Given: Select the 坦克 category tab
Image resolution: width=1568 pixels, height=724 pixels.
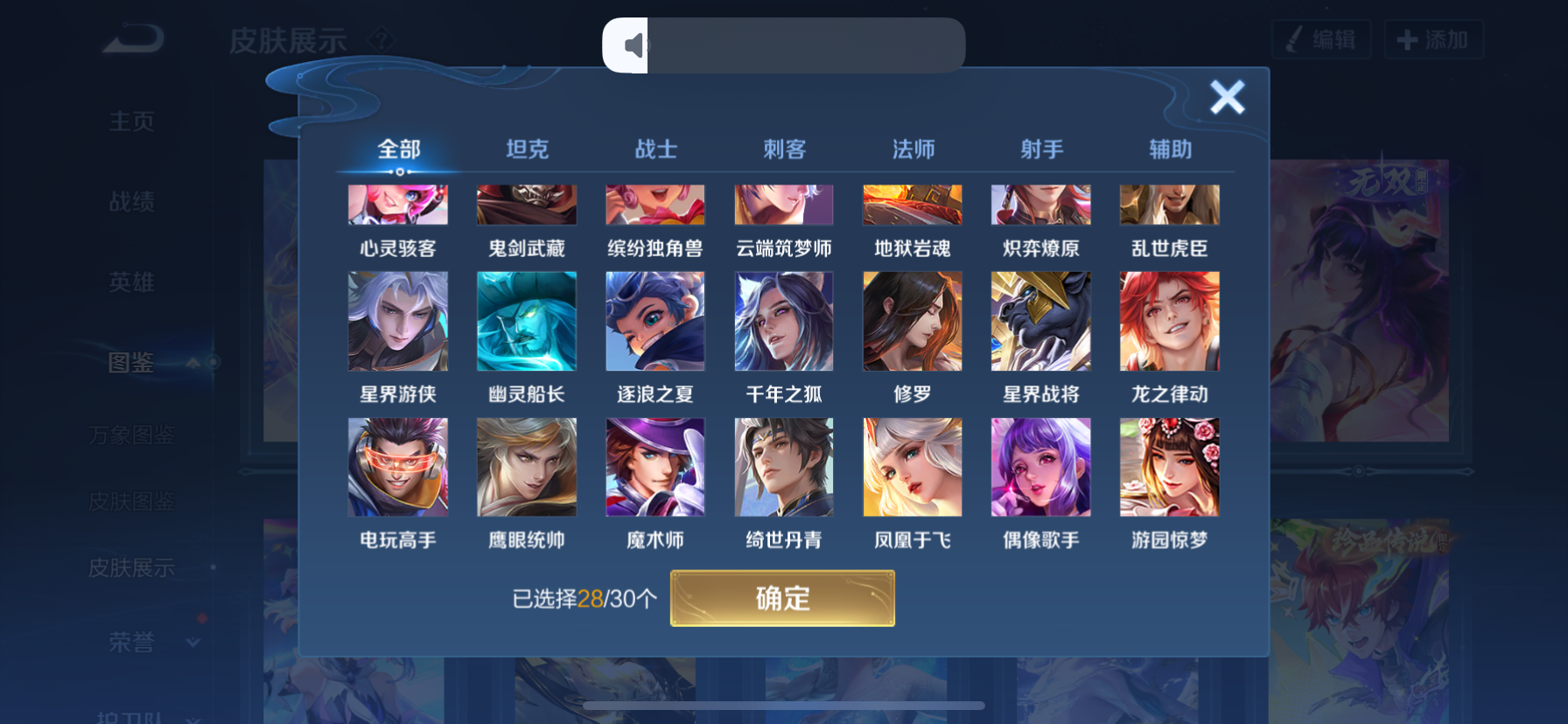Looking at the screenshot, I should coord(526,149).
